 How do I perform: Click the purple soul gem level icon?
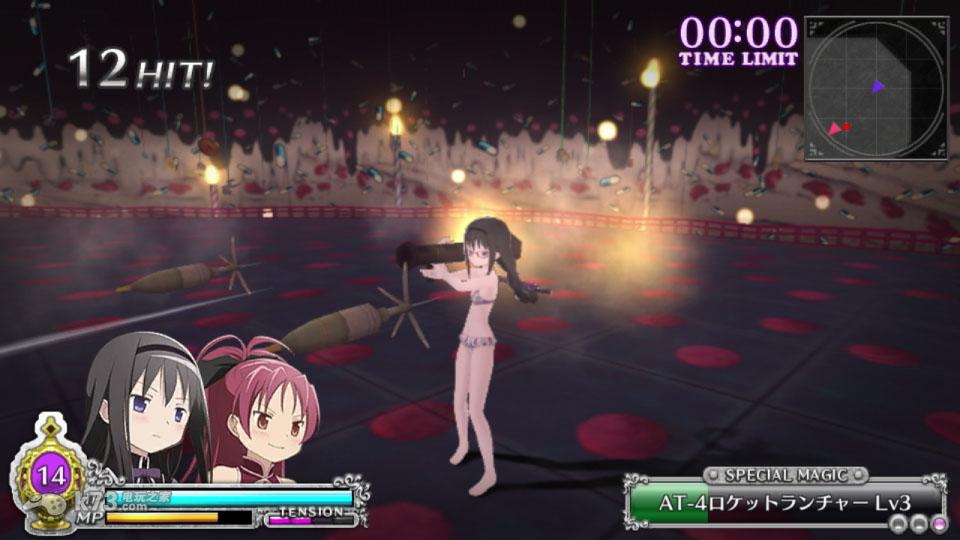(x=46, y=474)
